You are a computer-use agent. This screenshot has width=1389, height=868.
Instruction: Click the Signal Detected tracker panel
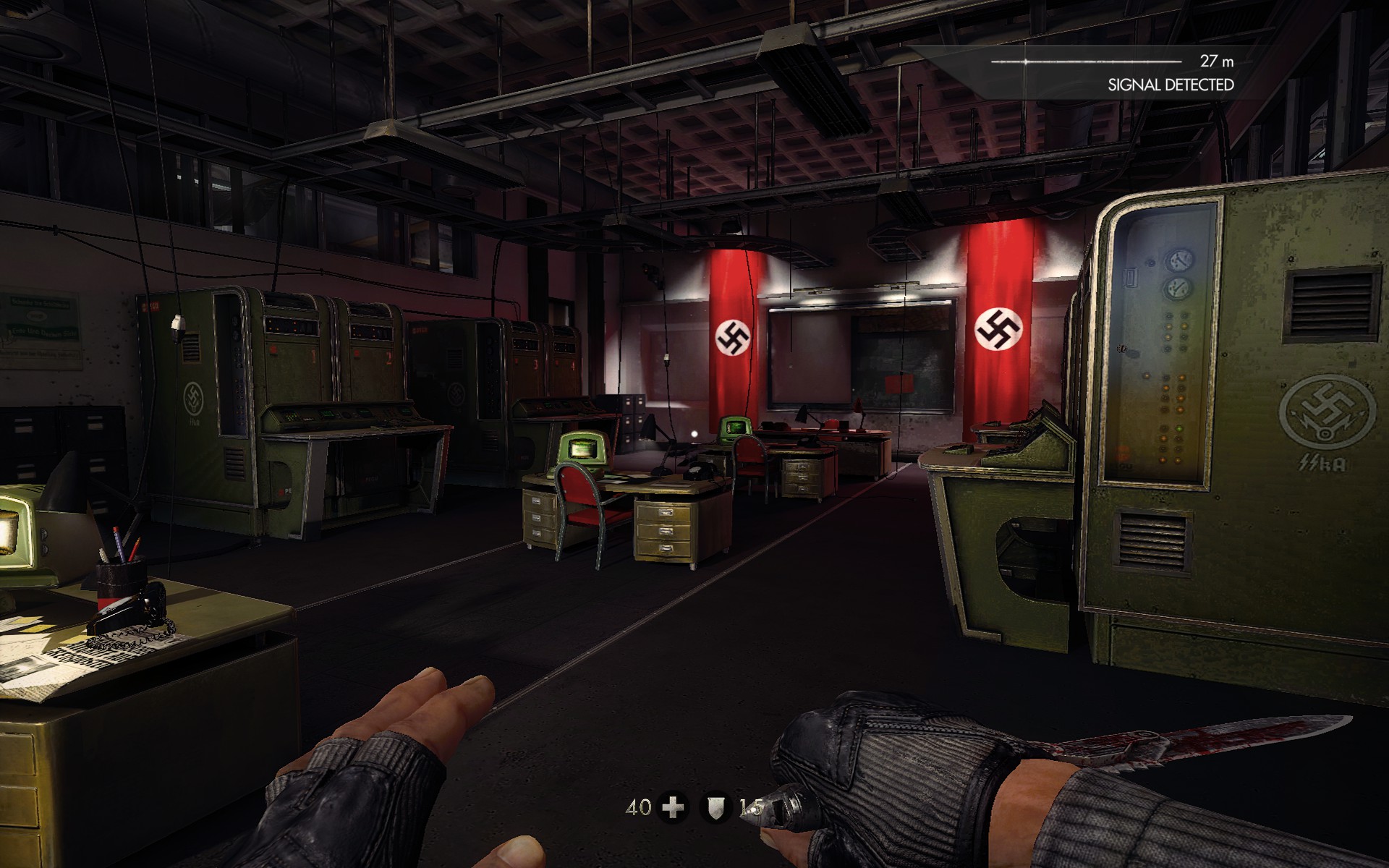[1114, 72]
